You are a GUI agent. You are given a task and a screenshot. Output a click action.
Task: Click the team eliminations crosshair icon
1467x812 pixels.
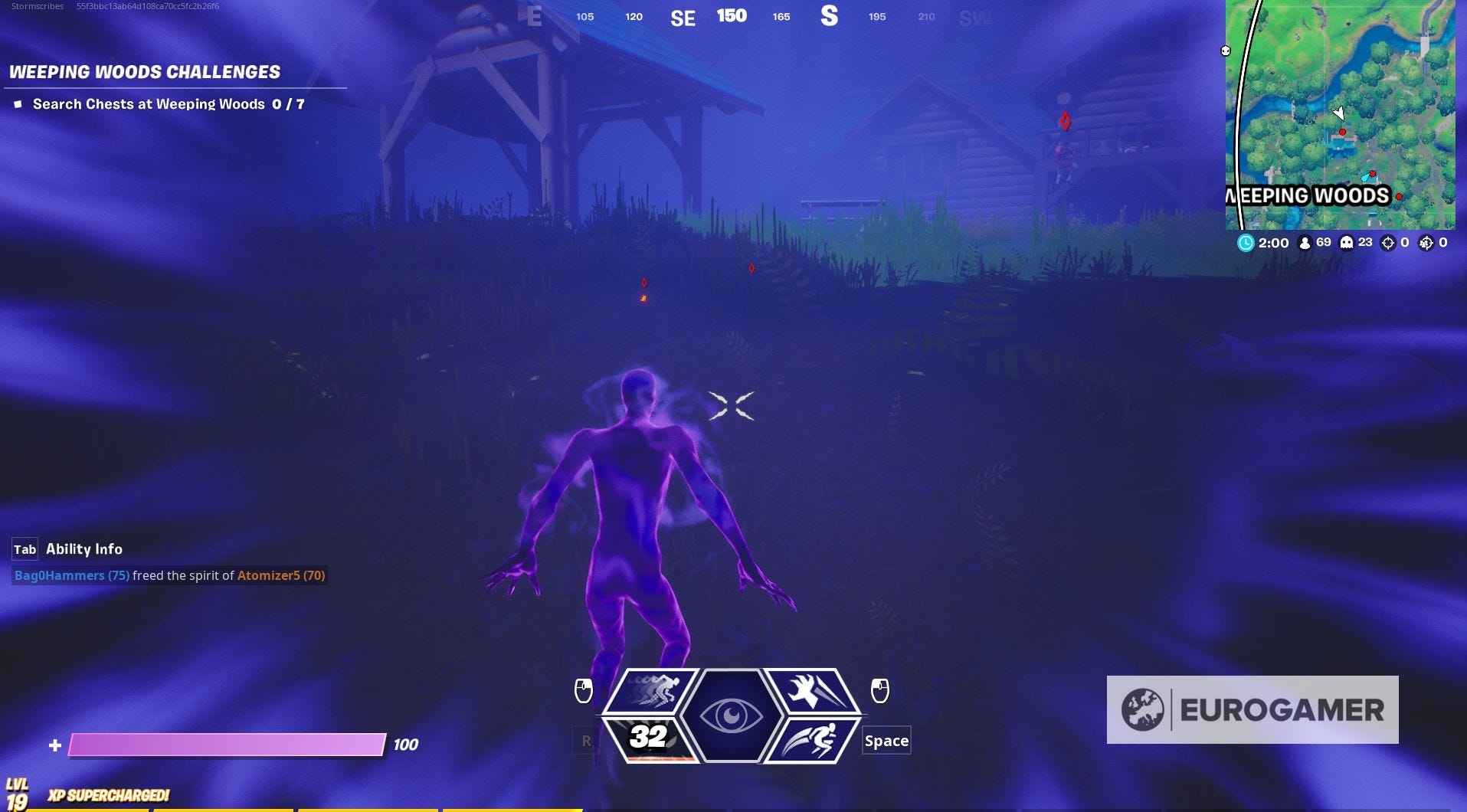[x=1426, y=242]
